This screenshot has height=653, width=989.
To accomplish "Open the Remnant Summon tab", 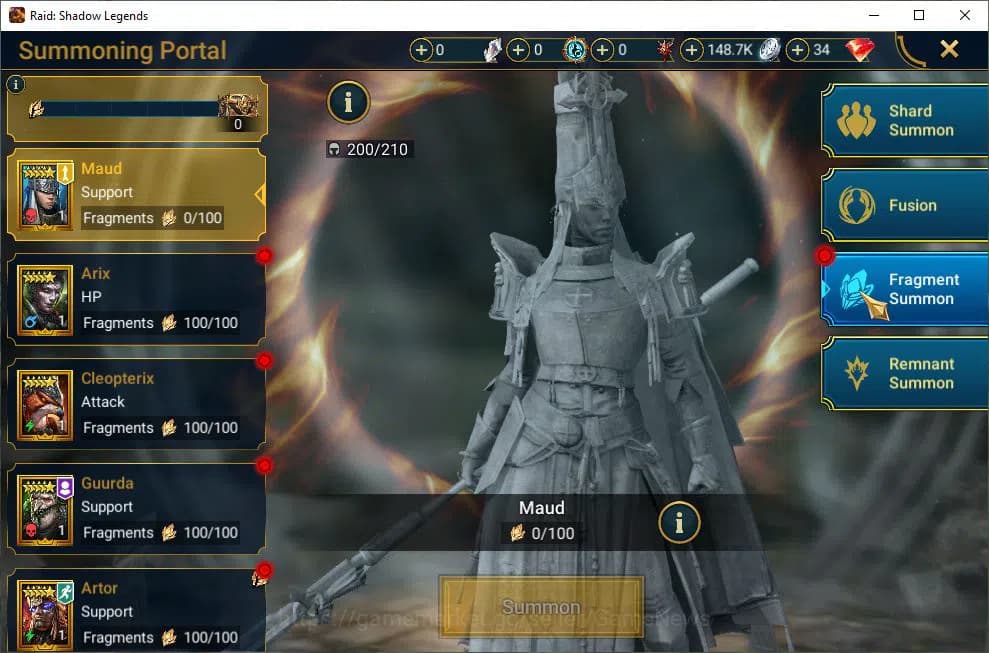I will click(904, 373).
